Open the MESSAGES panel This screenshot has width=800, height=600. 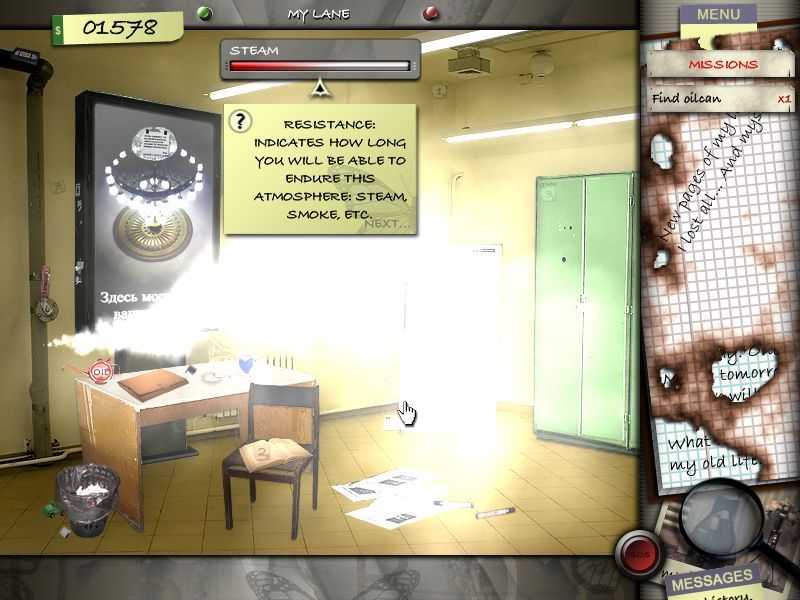click(711, 579)
